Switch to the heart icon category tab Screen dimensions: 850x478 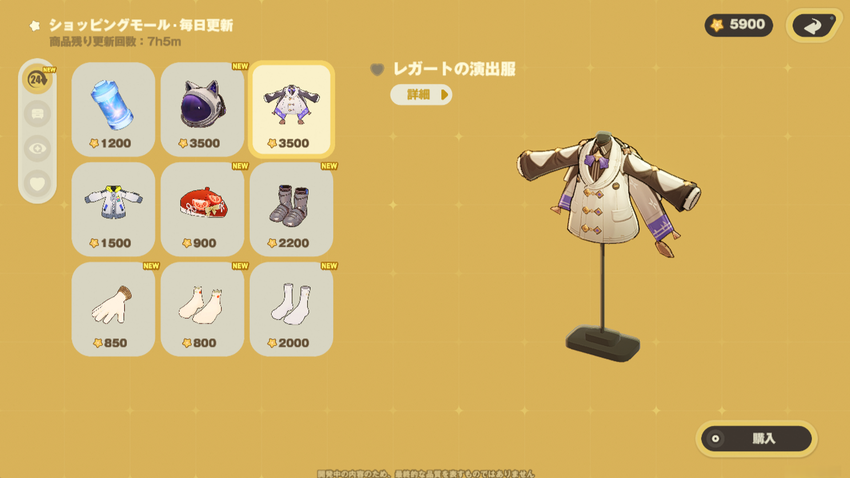pyautogui.click(x=38, y=183)
